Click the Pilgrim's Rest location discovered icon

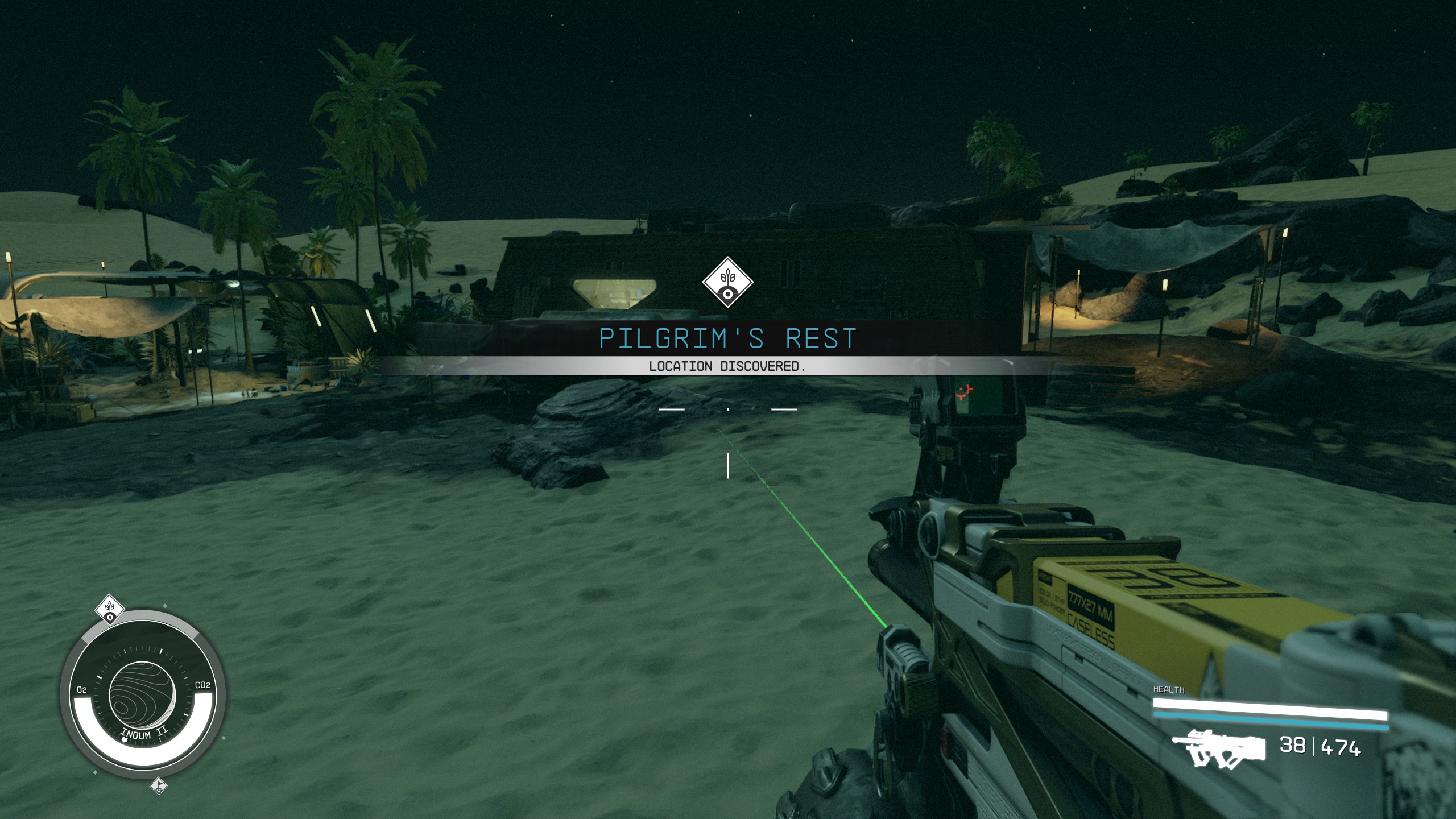click(x=727, y=283)
